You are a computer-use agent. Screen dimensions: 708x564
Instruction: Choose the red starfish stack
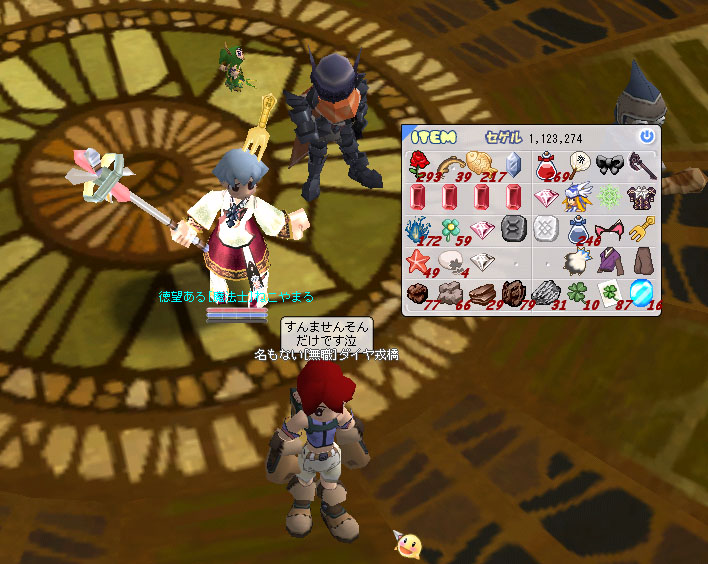click(419, 262)
